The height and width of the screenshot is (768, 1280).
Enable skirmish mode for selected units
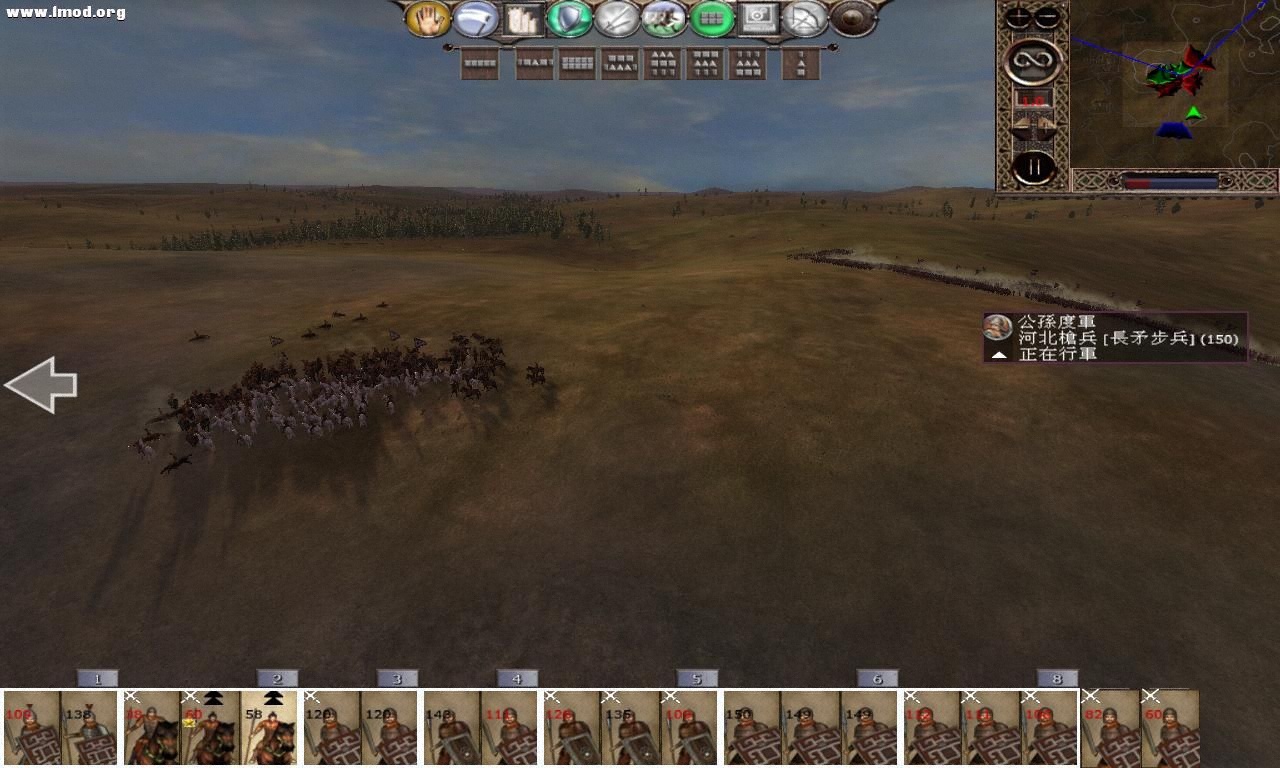pos(663,20)
